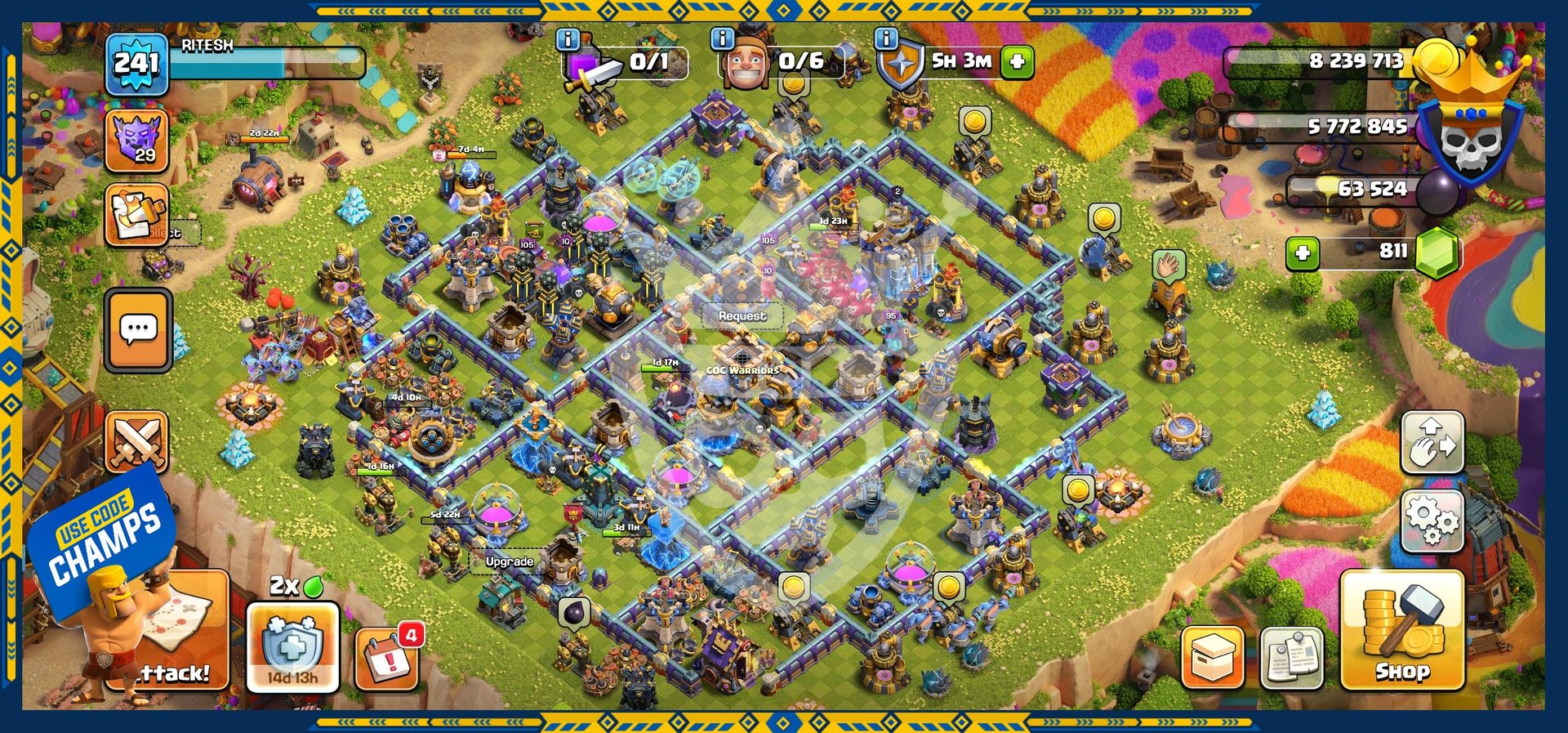Open the clan chat speech bubble
Screen dimensions: 1568x733
pyautogui.click(x=138, y=329)
